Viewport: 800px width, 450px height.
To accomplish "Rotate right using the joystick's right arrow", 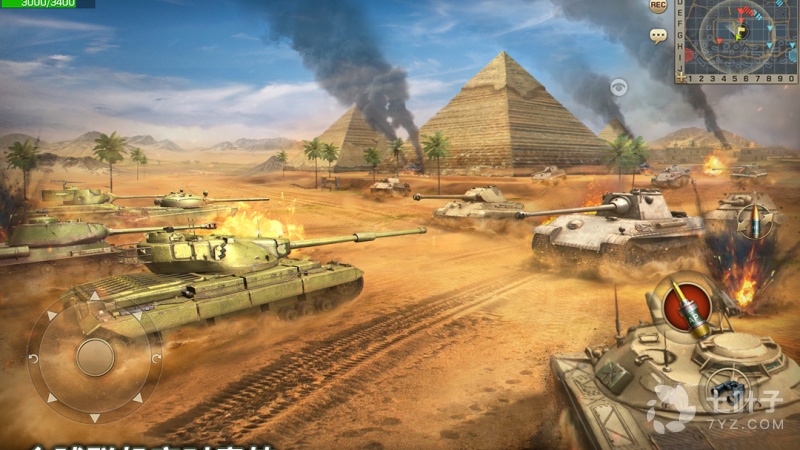I will pos(156,357).
